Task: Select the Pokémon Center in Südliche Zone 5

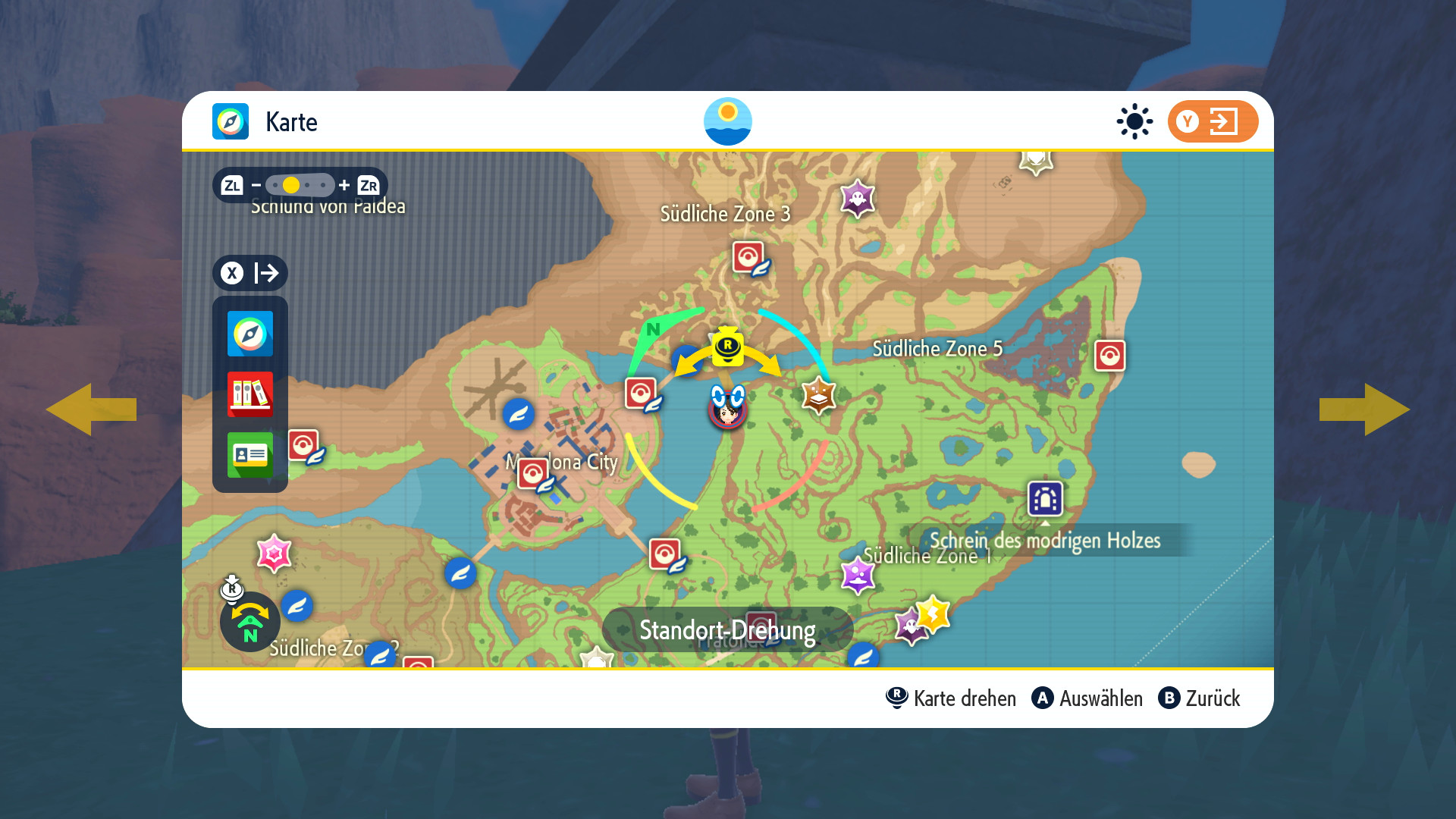Action: coord(1109,356)
